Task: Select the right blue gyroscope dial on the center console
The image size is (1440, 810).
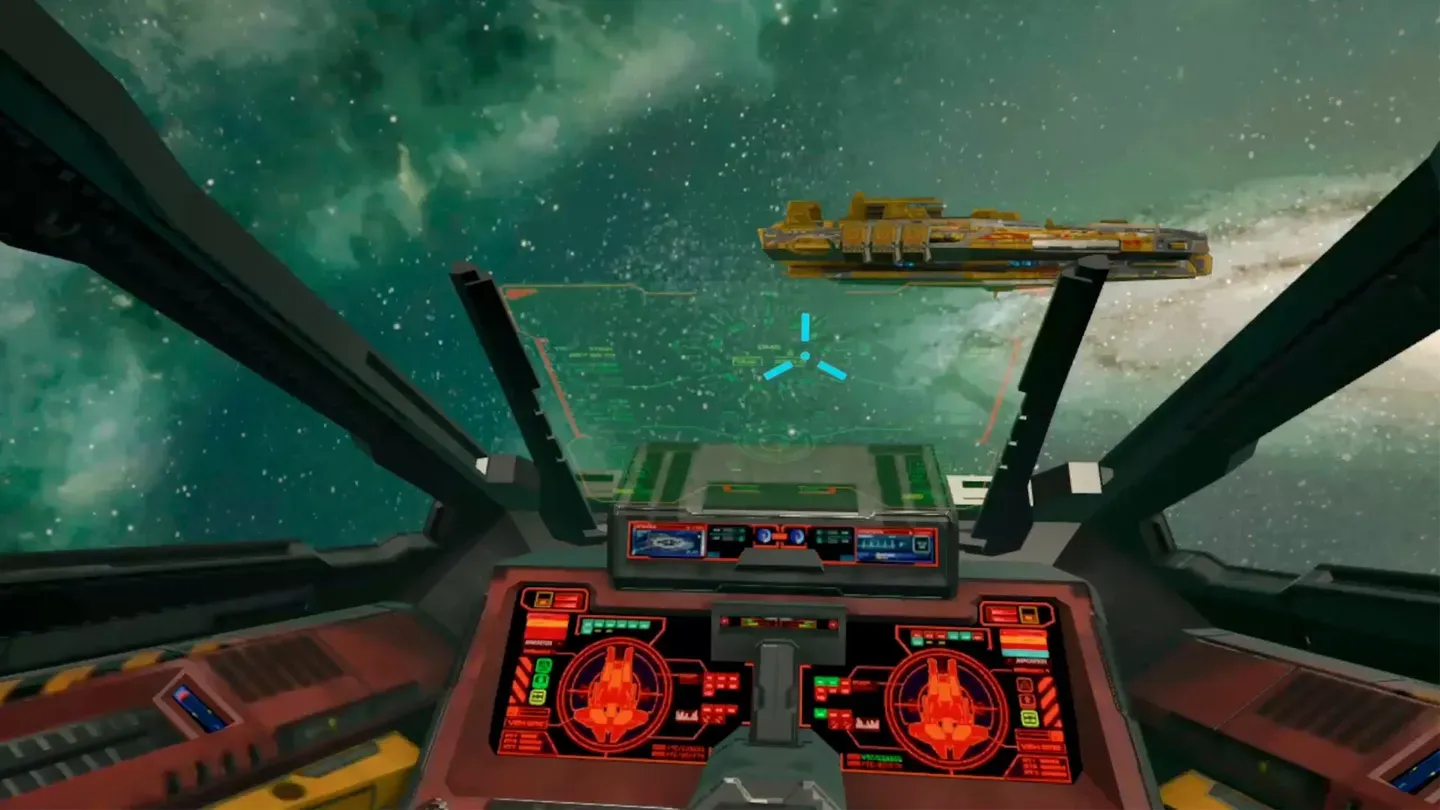Action: tap(798, 537)
